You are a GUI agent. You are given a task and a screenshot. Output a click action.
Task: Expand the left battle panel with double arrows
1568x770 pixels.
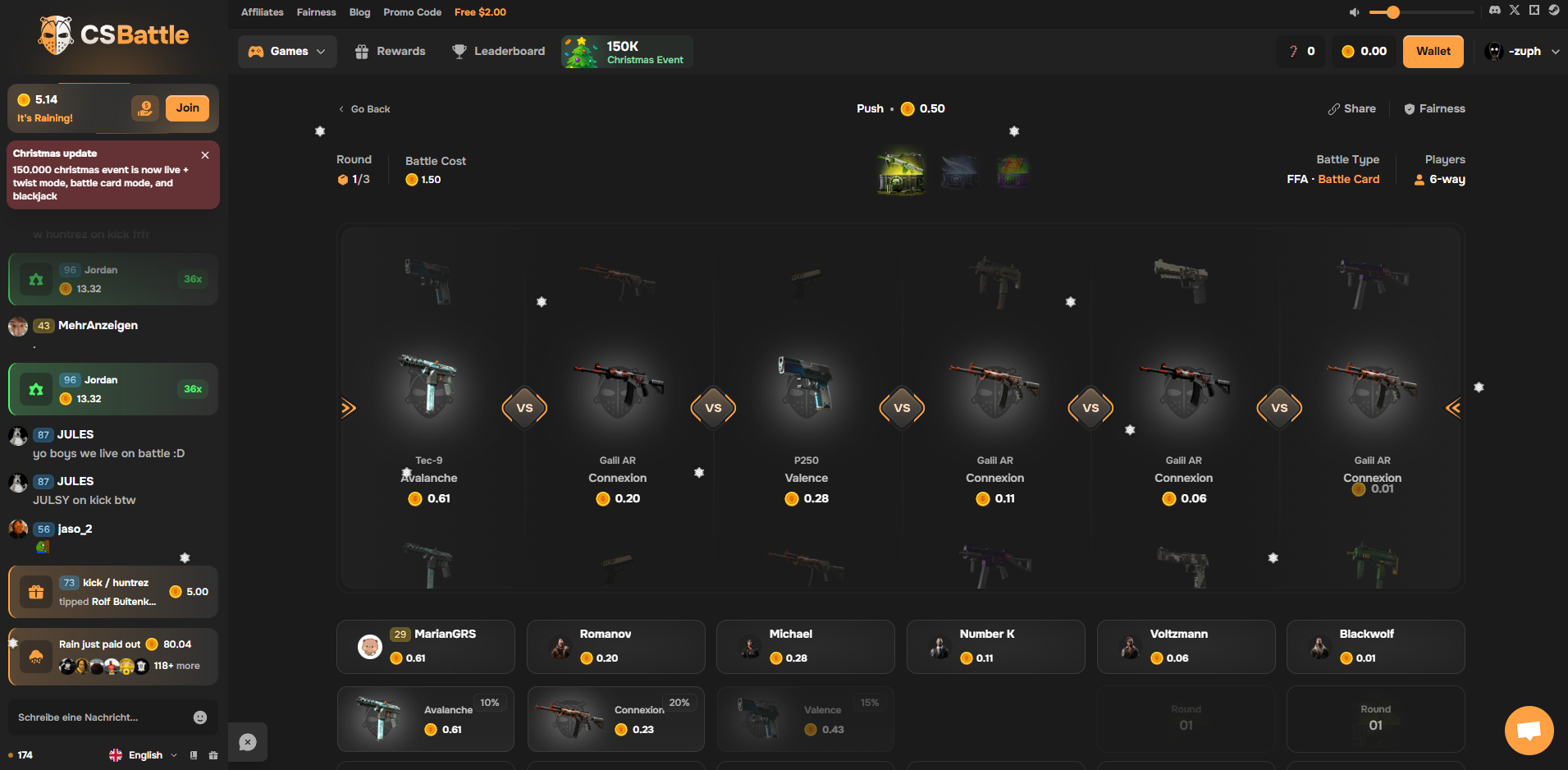(x=349, y=407)
